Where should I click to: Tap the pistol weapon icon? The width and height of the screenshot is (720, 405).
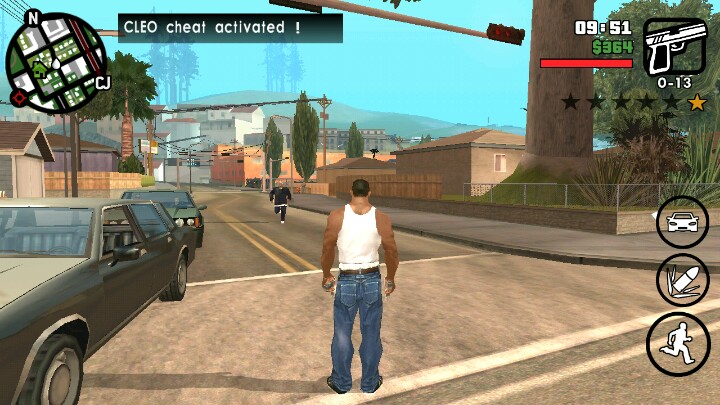(x=673, y=47)
